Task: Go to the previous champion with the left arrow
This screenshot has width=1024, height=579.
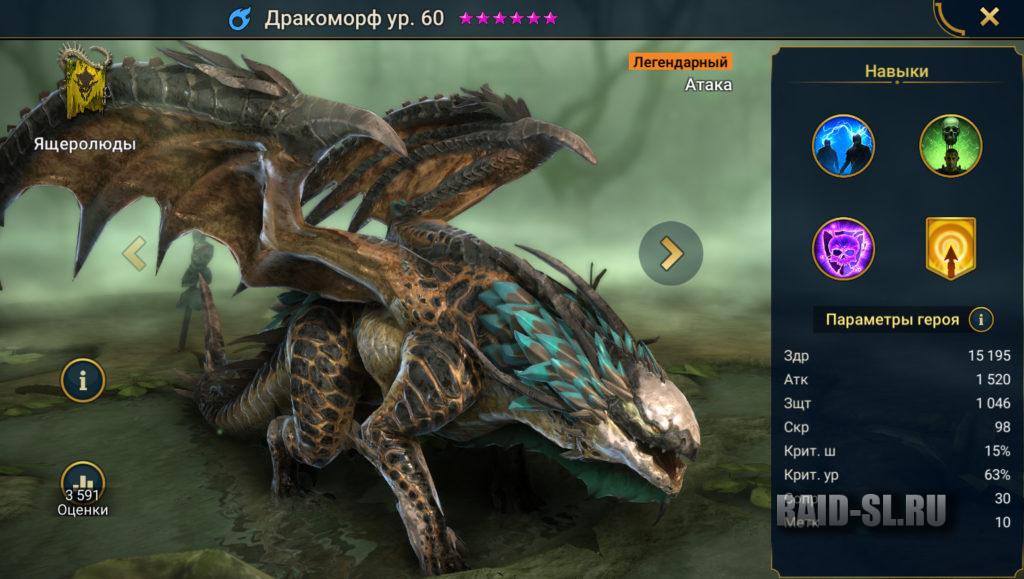Action: [x=134, y=254]
